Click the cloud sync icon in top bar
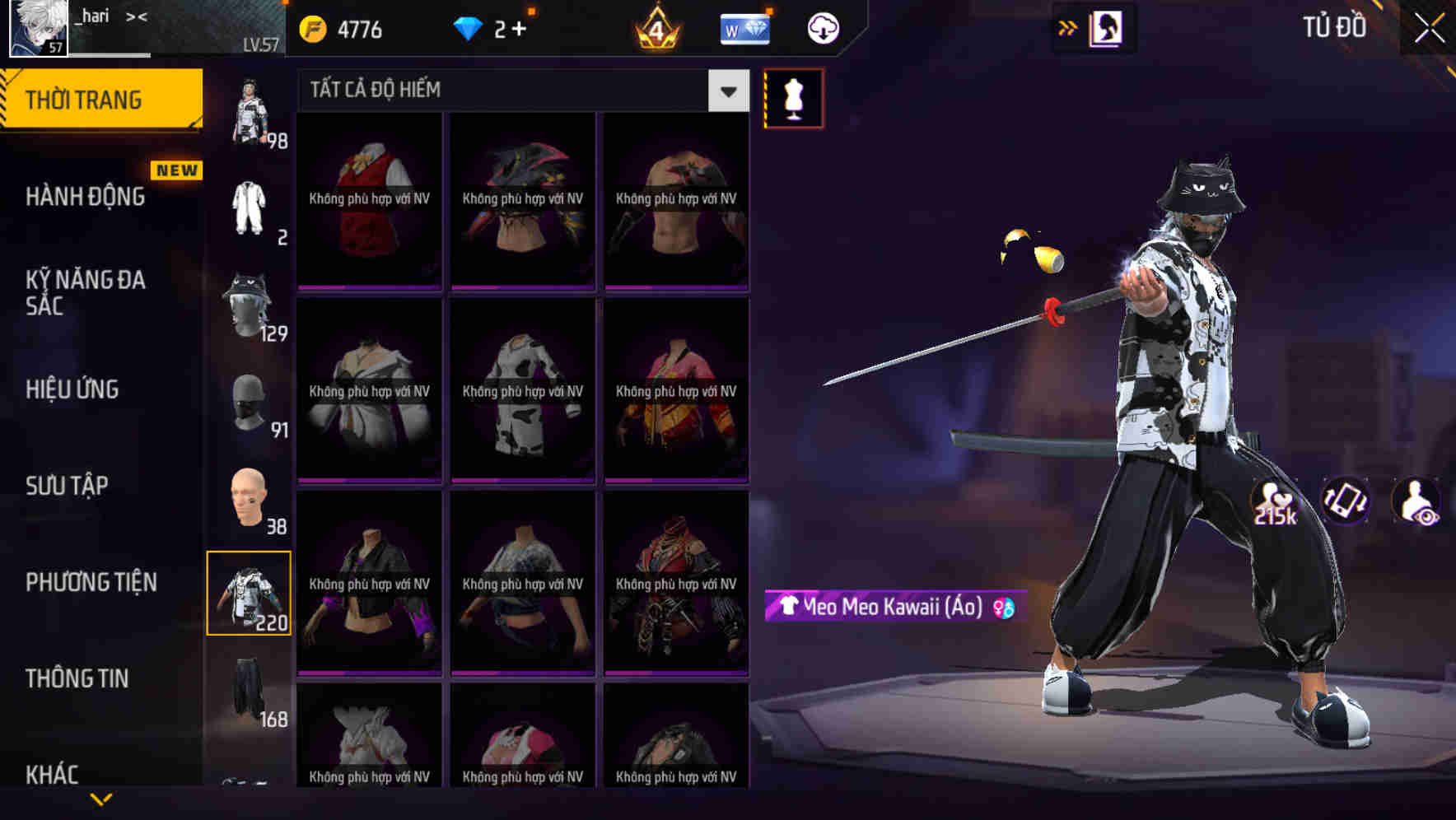The image size is (1456, 820). (x=824, y=27)
